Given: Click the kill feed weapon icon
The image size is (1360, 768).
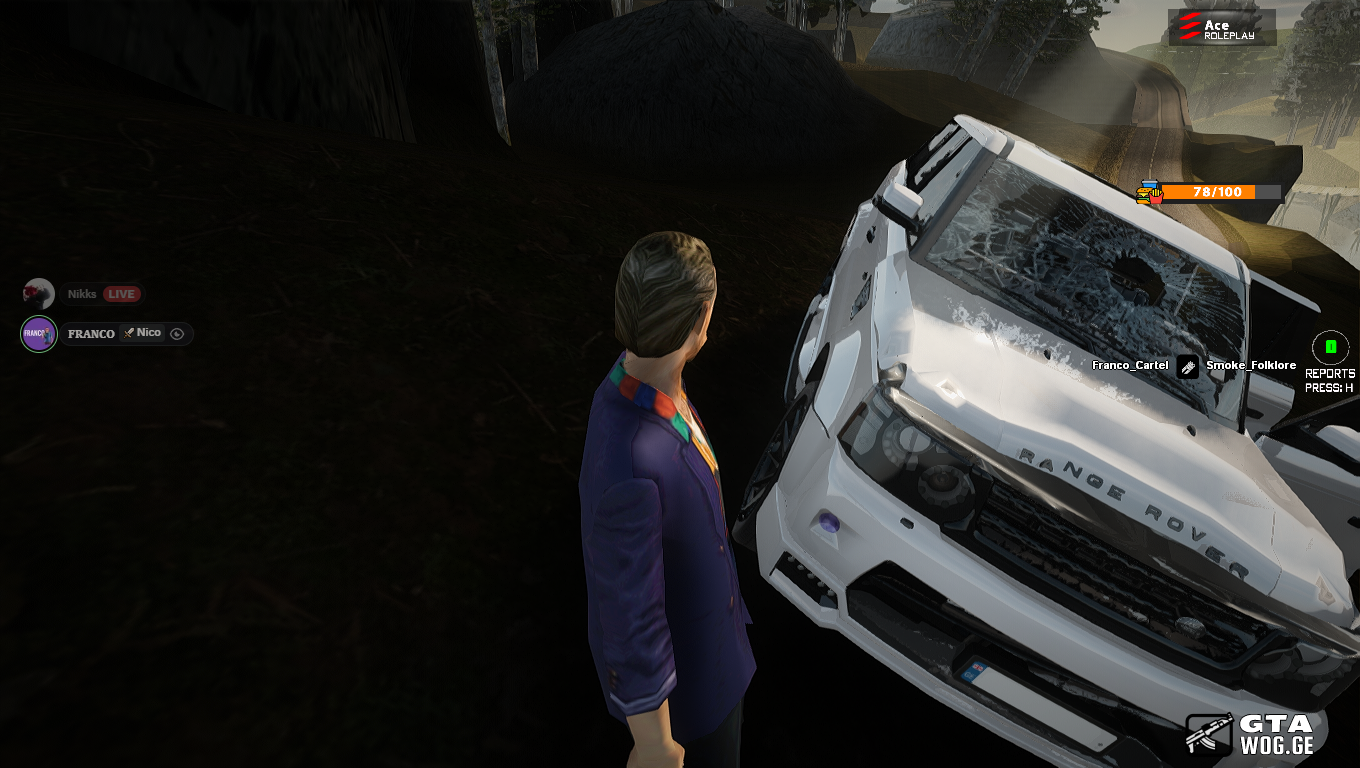Looking at the screenshot, I should tap(1187, 366).
